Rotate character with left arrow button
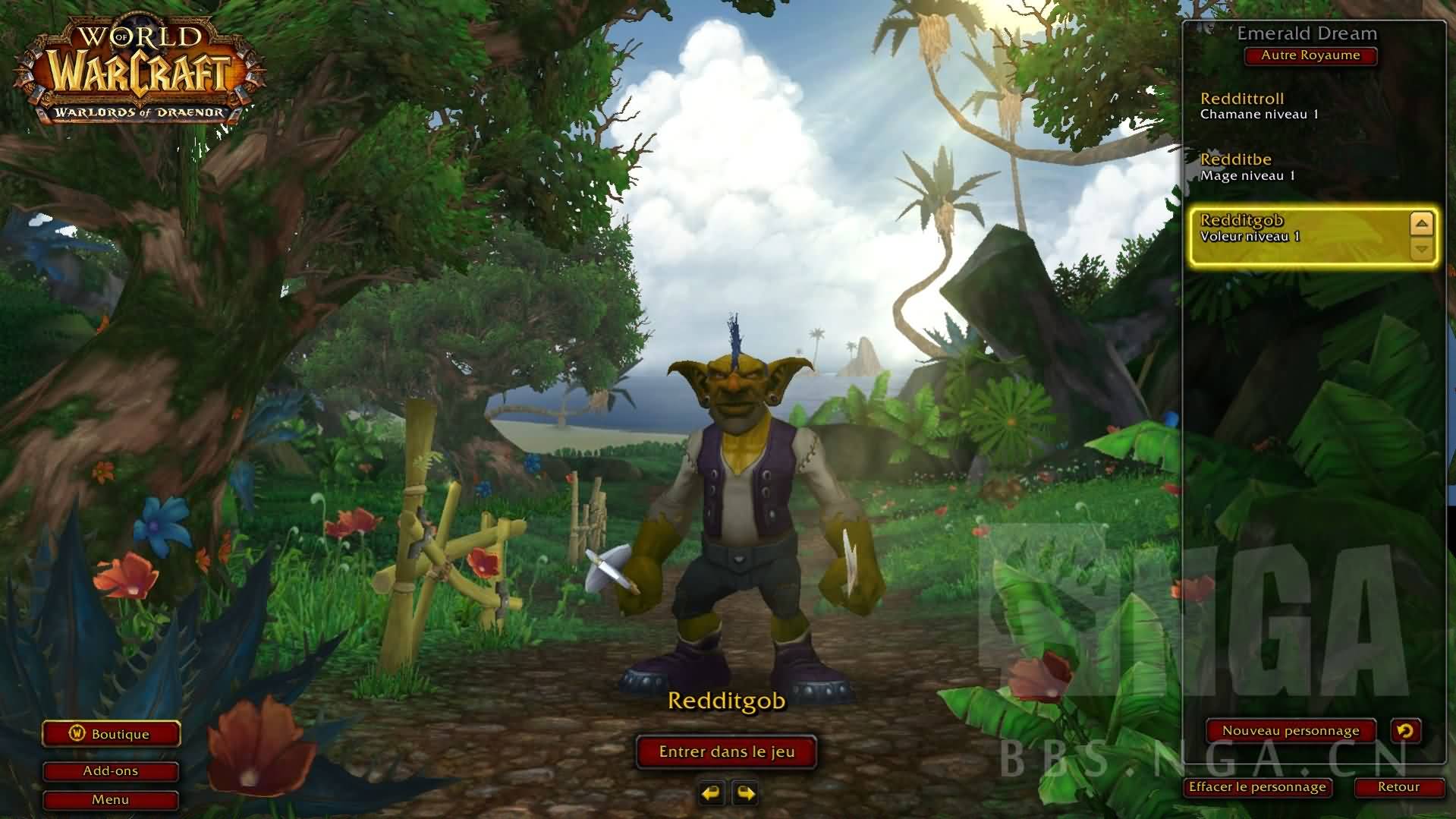Viewport: 1456px width, 819px height. coord(711,793)
